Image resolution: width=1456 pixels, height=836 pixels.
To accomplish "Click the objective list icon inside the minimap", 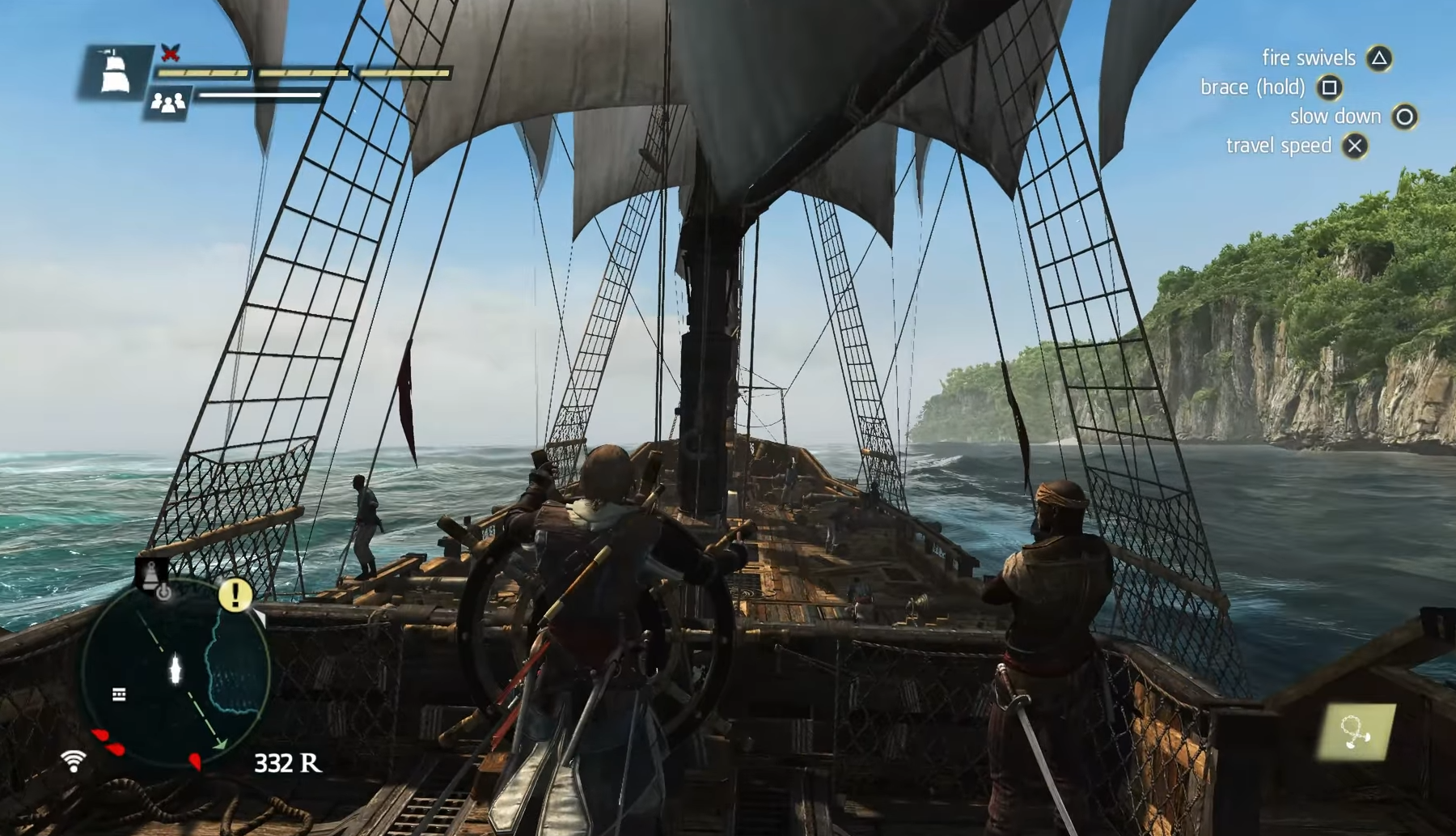I will tap(120, 693).
